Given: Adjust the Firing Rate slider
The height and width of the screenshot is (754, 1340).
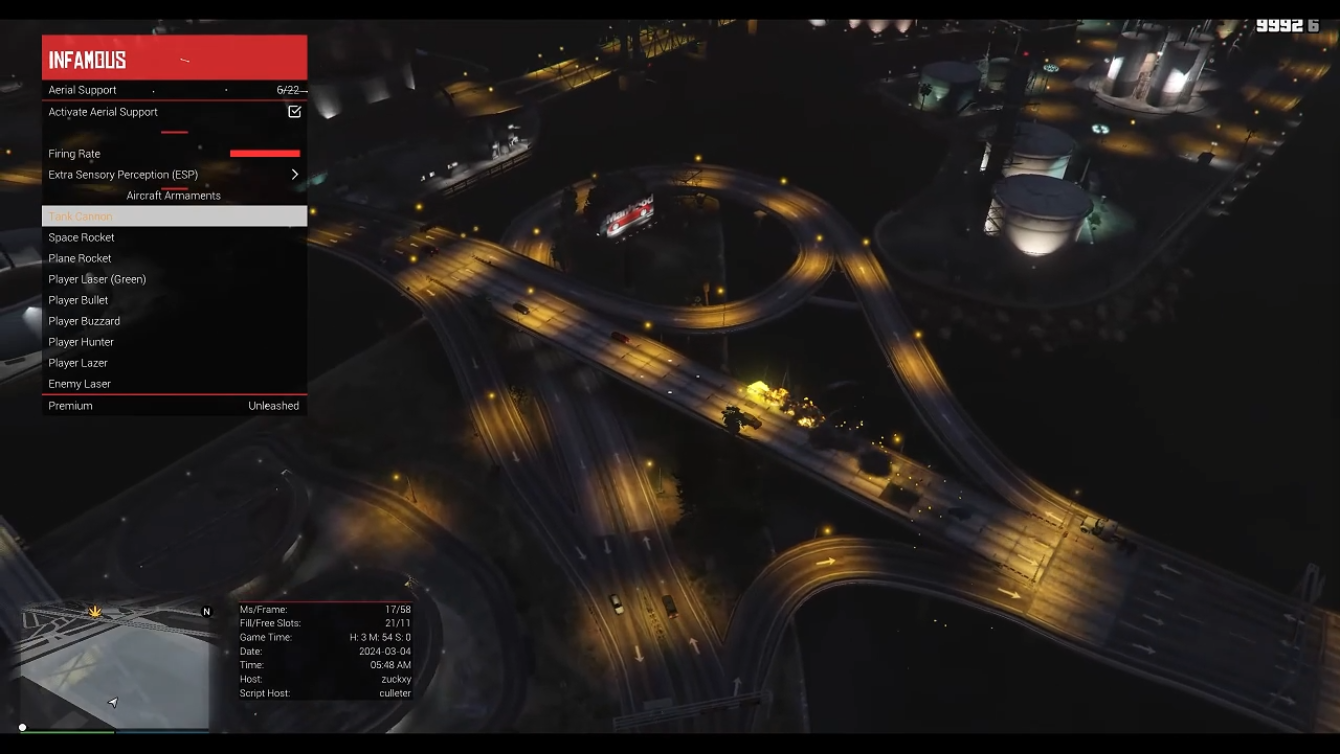Looking at the screenshot, I should (264, 154).
